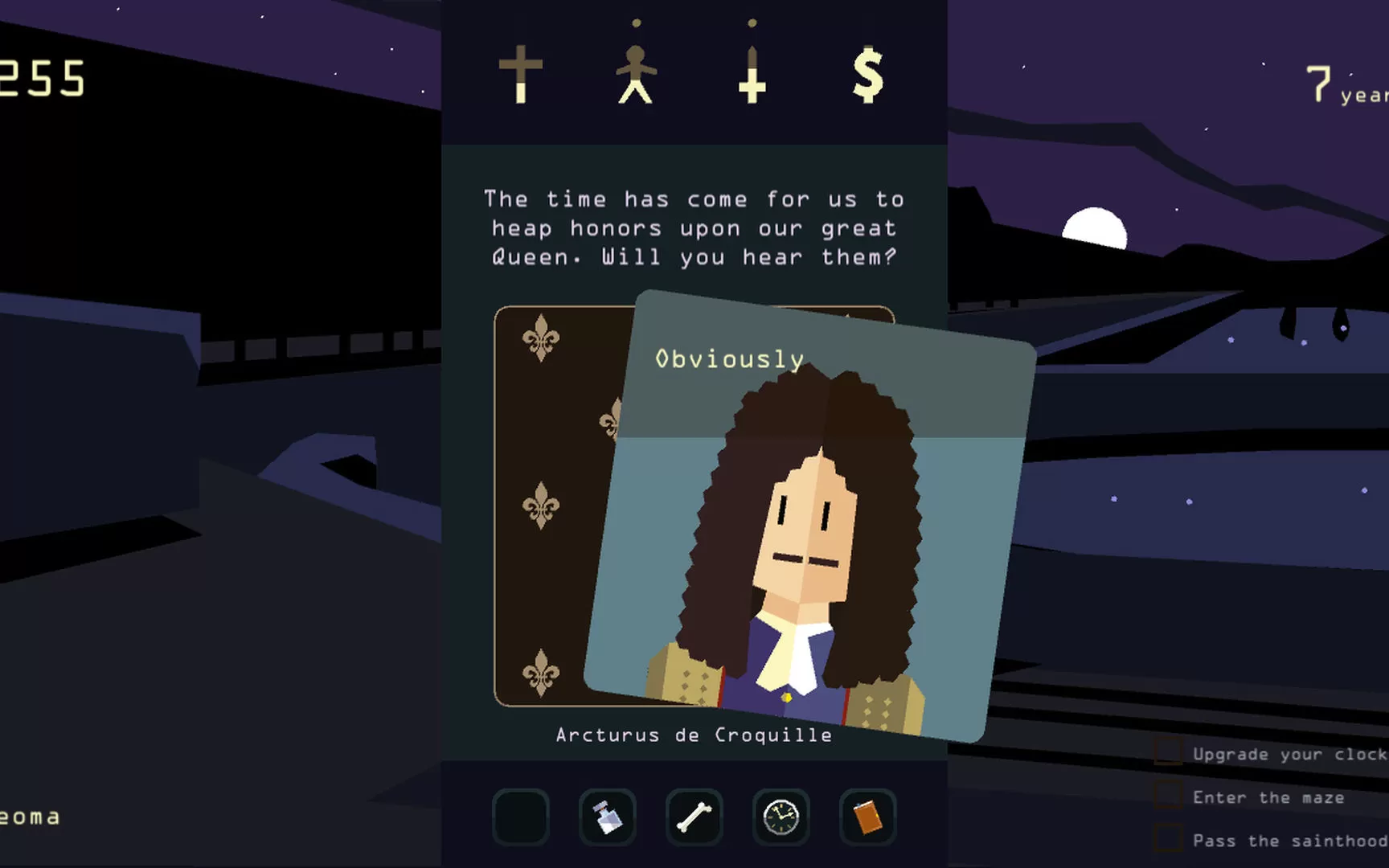Select the "Enter the maze" objective

click(1268, 797)
